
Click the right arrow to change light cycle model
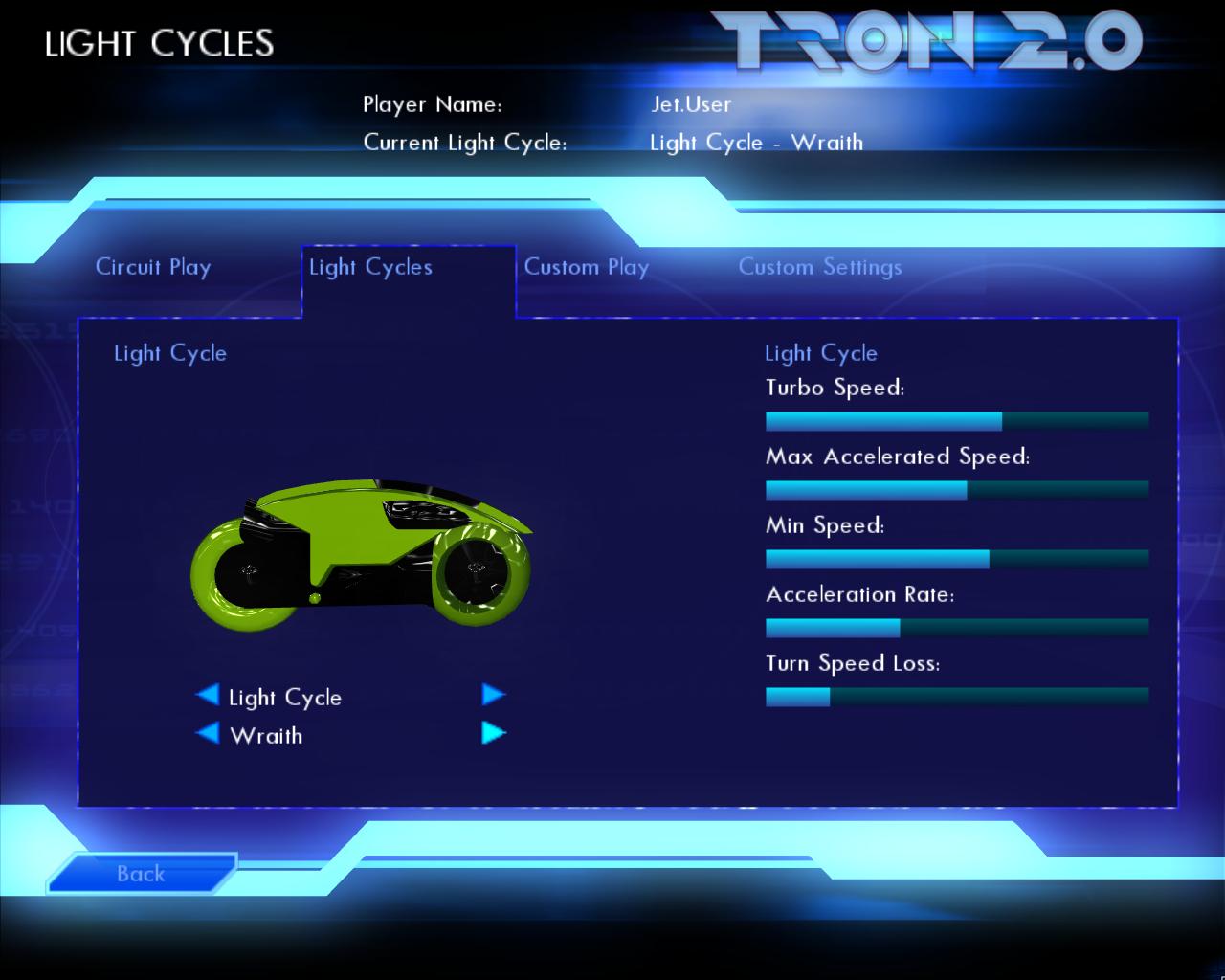[x=495, y=696]
